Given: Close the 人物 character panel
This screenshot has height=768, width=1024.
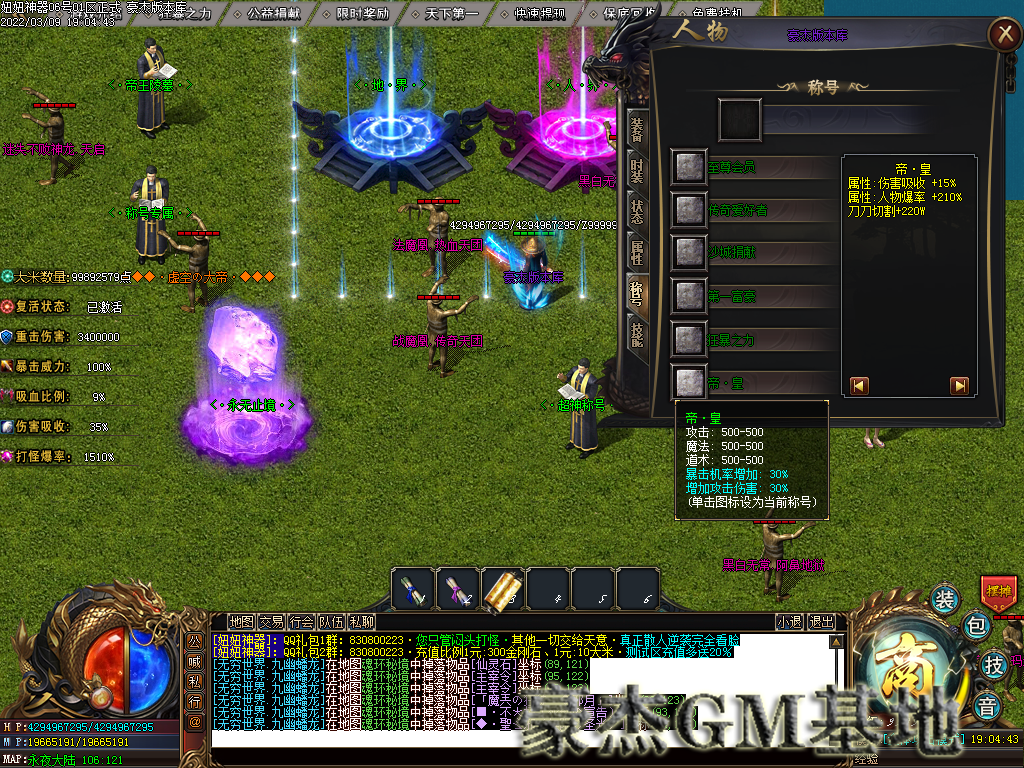Looking at the screenshot, I should 1003,35.
